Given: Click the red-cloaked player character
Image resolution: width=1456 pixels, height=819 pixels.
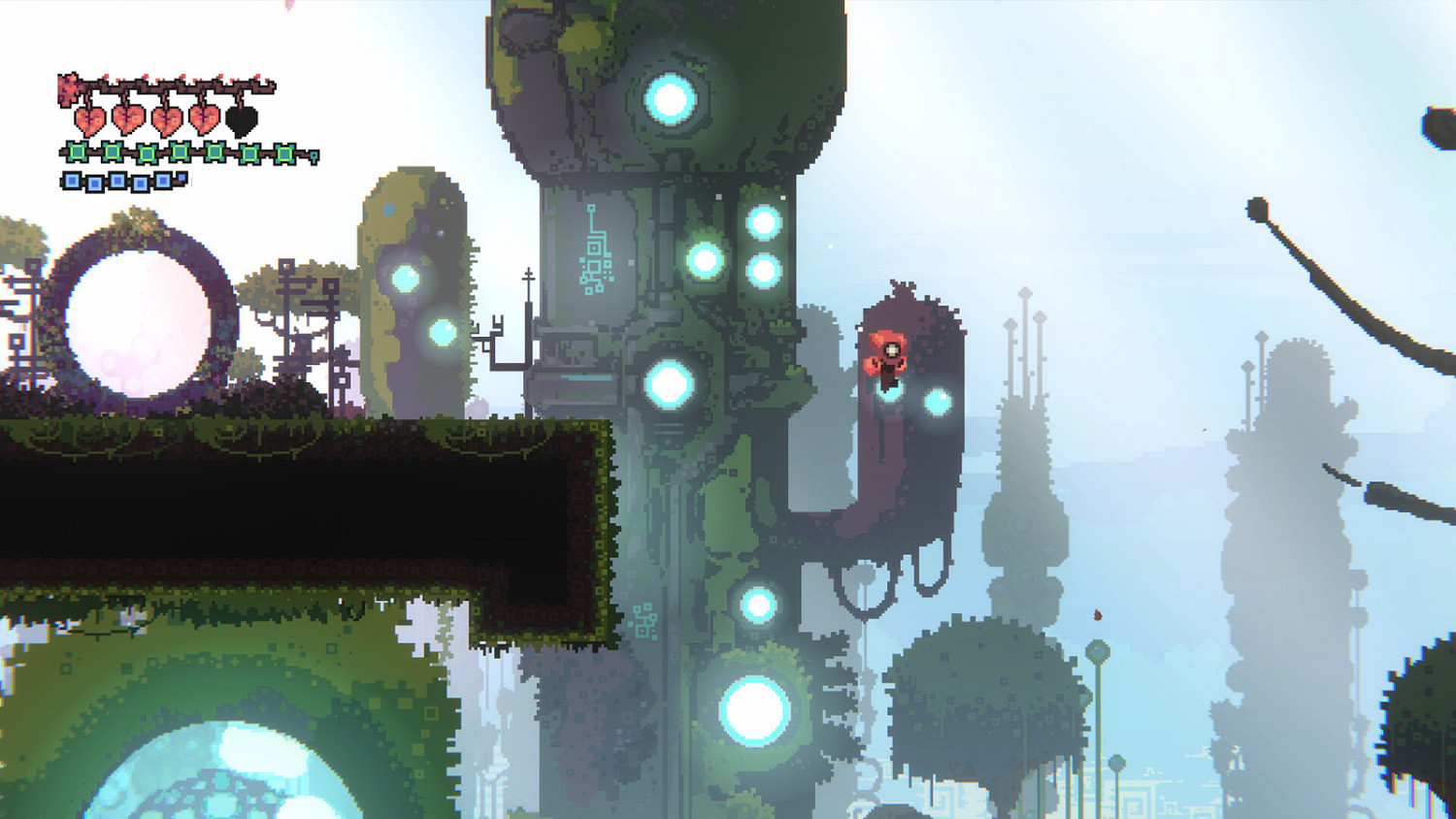Looking at the screenshot, I should click(x=889, y=357).
